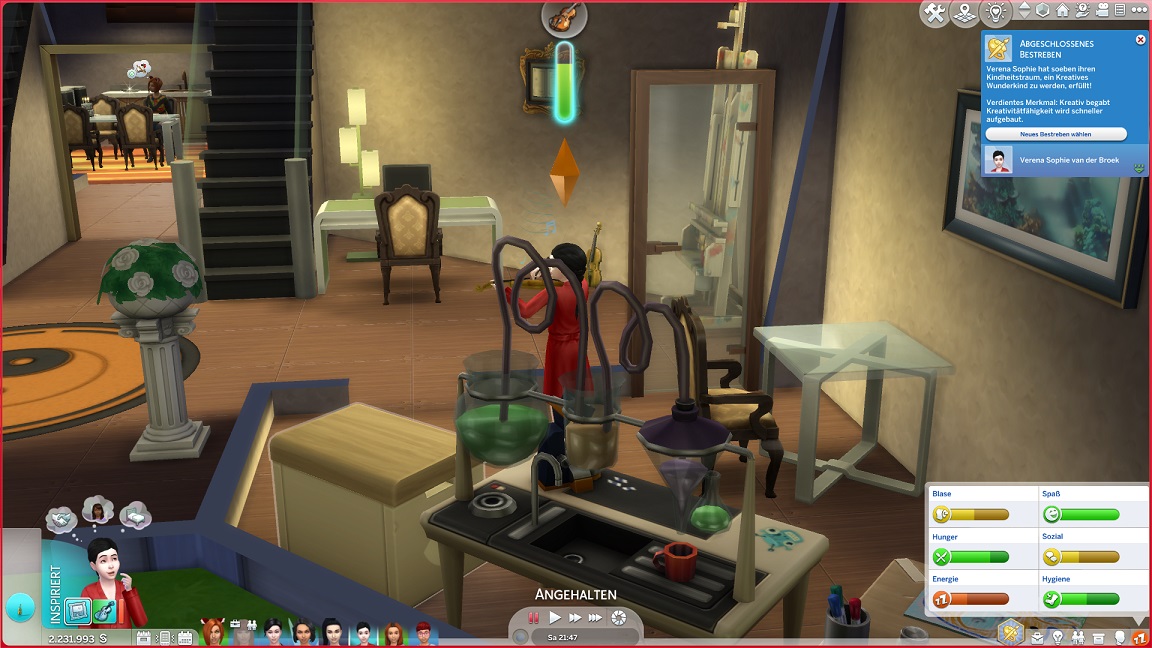Open the inventory box panel
1152x648 pixels.
[x=1099, y=637]
